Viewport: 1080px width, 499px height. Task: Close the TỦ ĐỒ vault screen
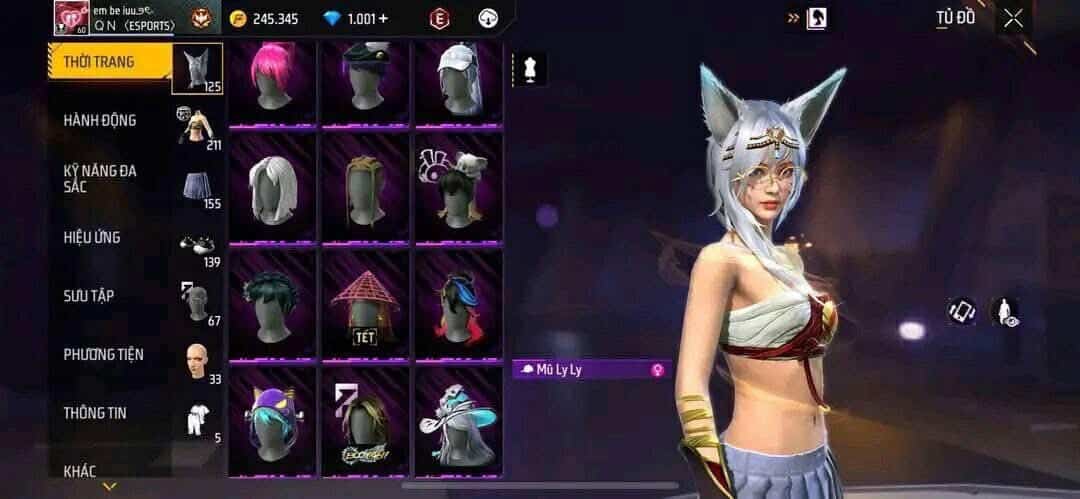[1014, 18]
